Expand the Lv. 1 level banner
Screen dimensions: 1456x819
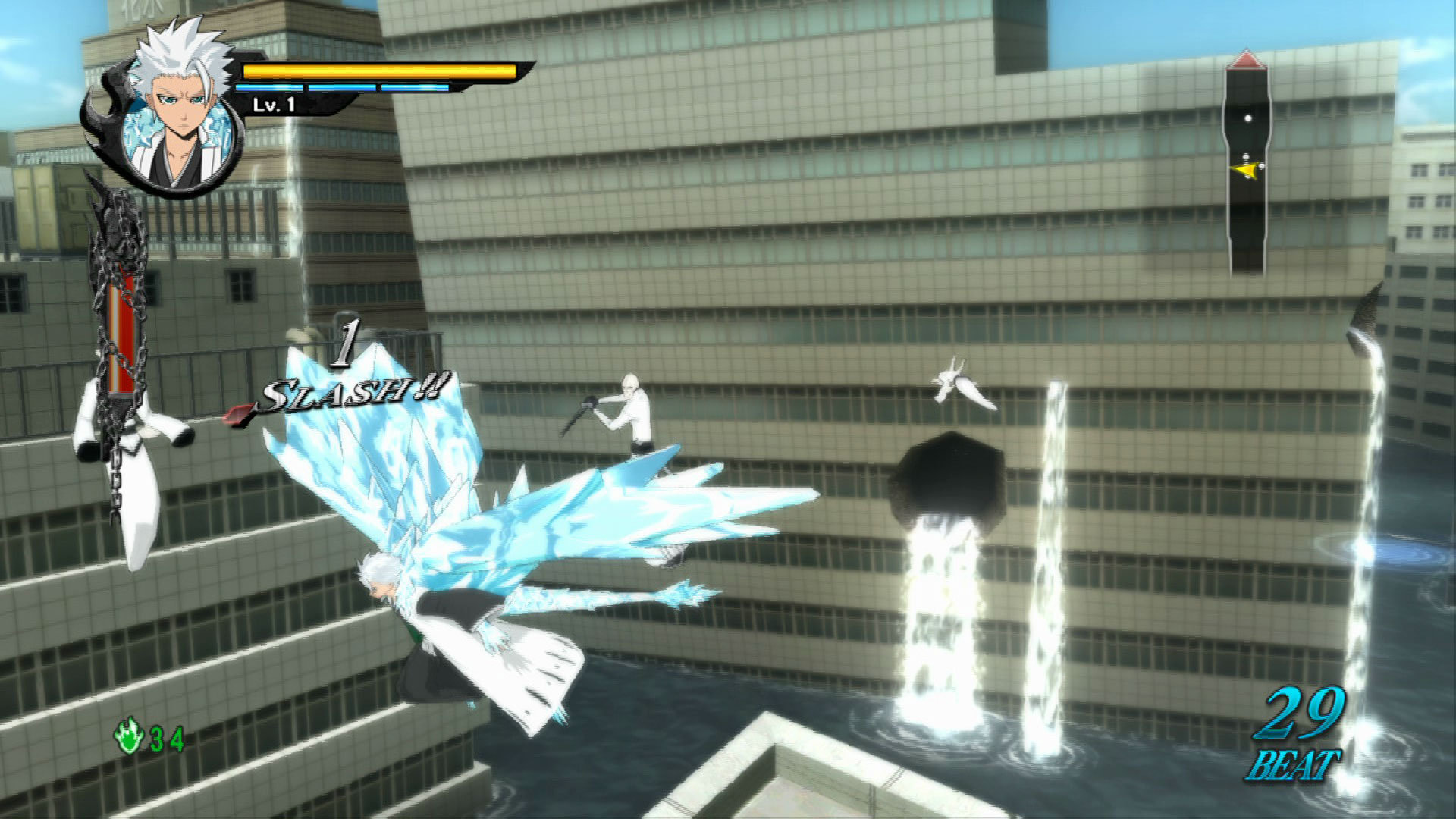coord(273,106)
